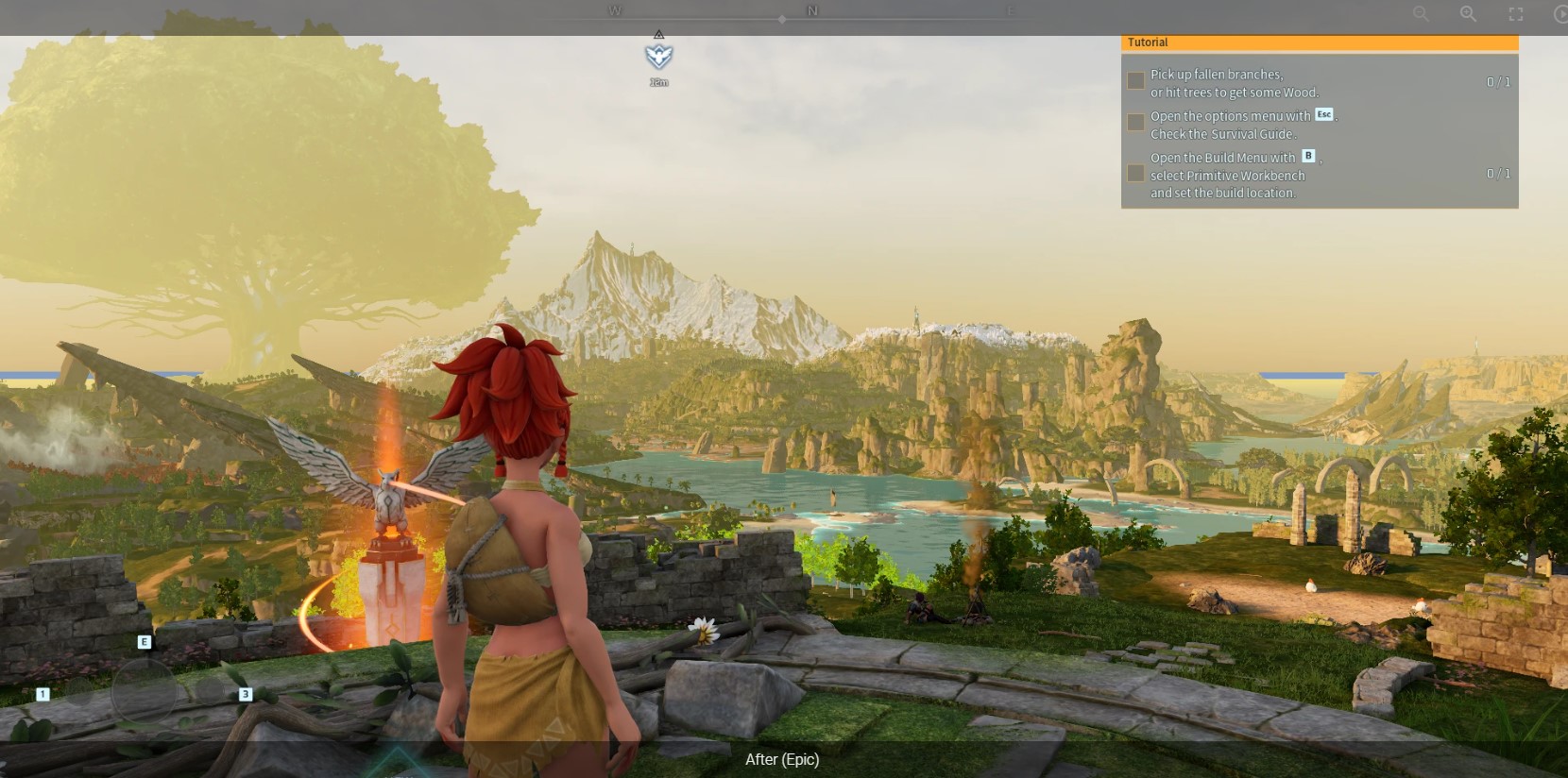This screenshot has height=778, width=1568.
Task: Select the large circular Pal slot
Action: 144,691
